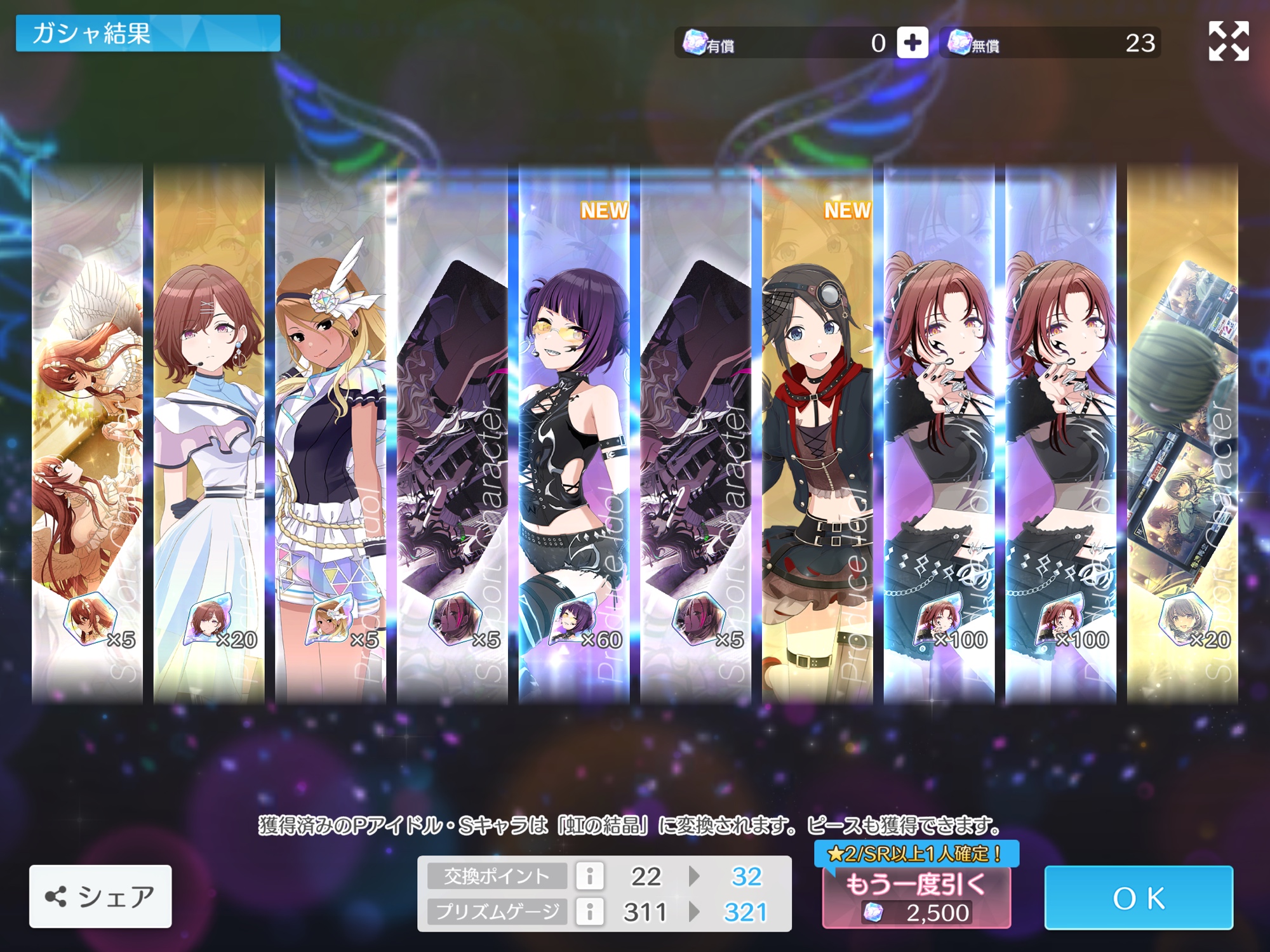Screen dimensions: 1270x952
Task: Select the yellow photo-collage support card
Action: (1182, 432)
